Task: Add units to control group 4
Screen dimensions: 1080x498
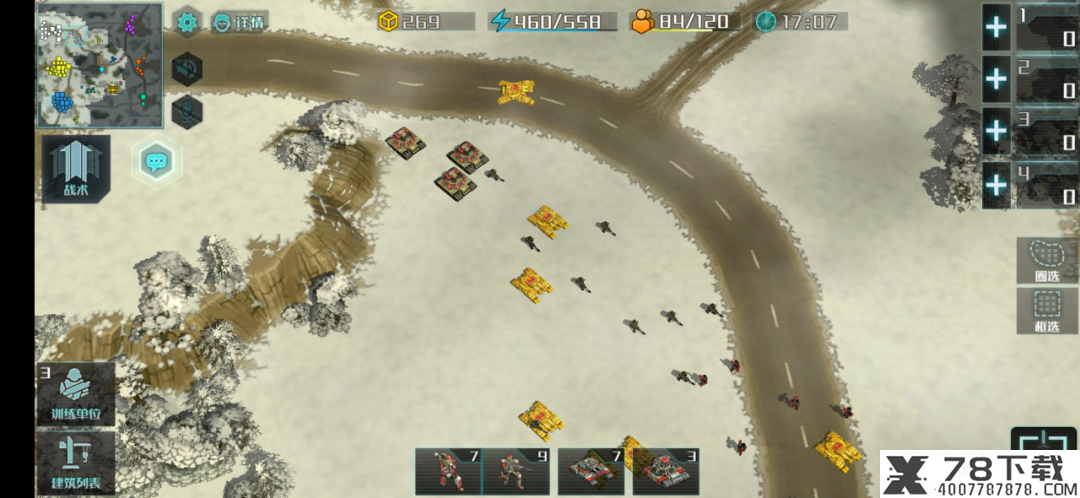Action: [996, 184]
